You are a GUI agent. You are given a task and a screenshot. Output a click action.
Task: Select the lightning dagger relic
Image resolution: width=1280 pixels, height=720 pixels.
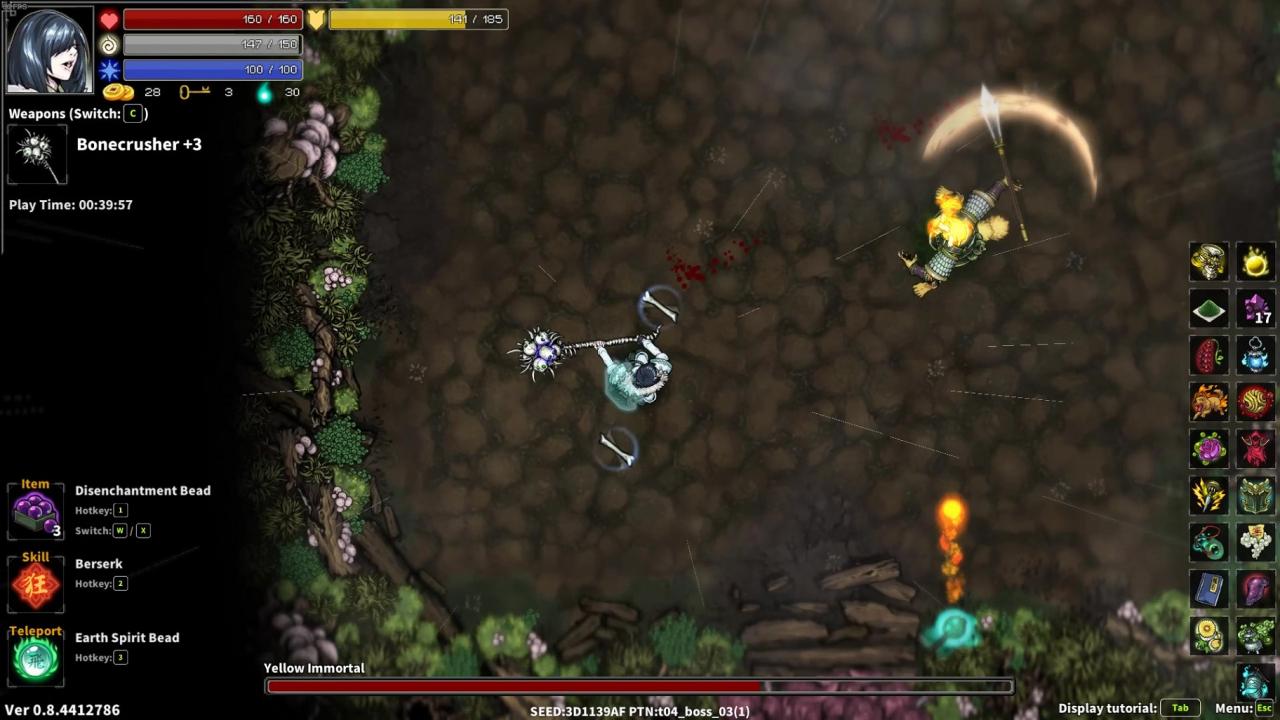coord(1209,495)
